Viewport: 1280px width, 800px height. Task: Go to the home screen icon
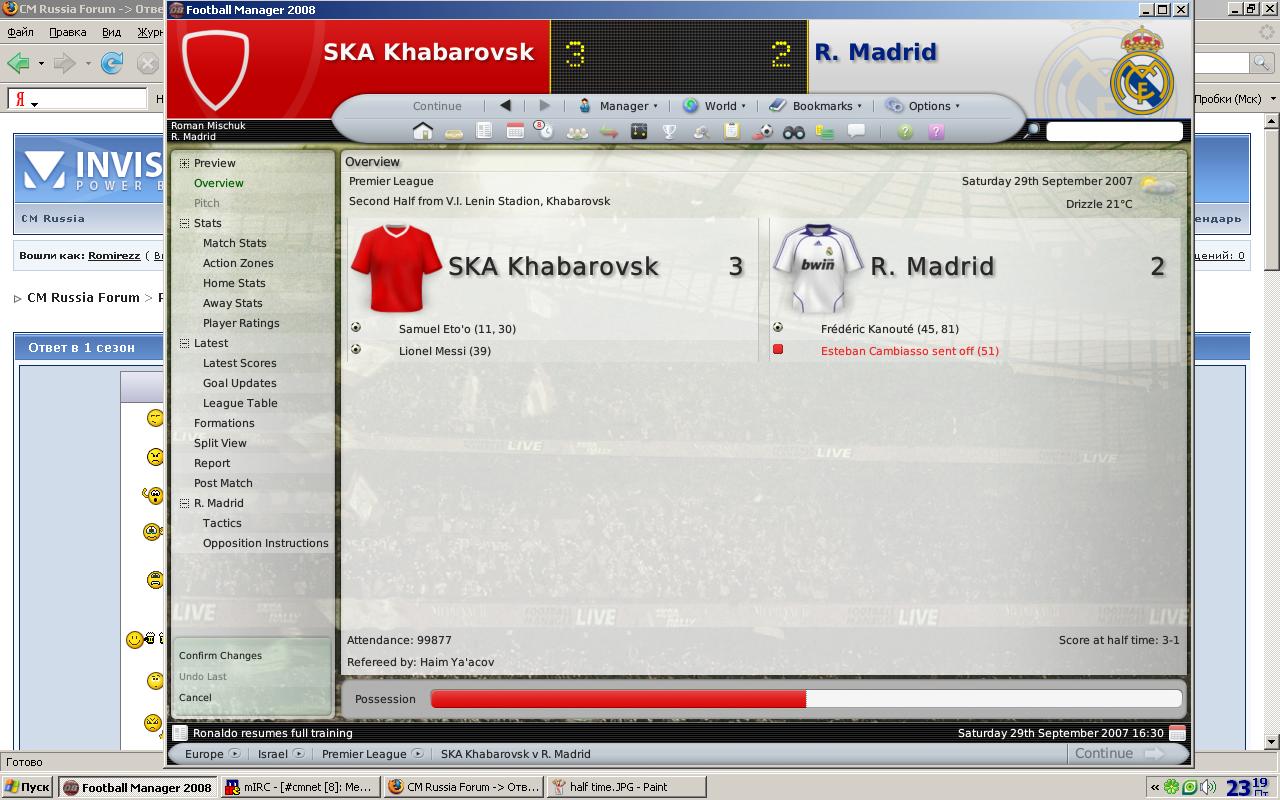tap(423, 131)
